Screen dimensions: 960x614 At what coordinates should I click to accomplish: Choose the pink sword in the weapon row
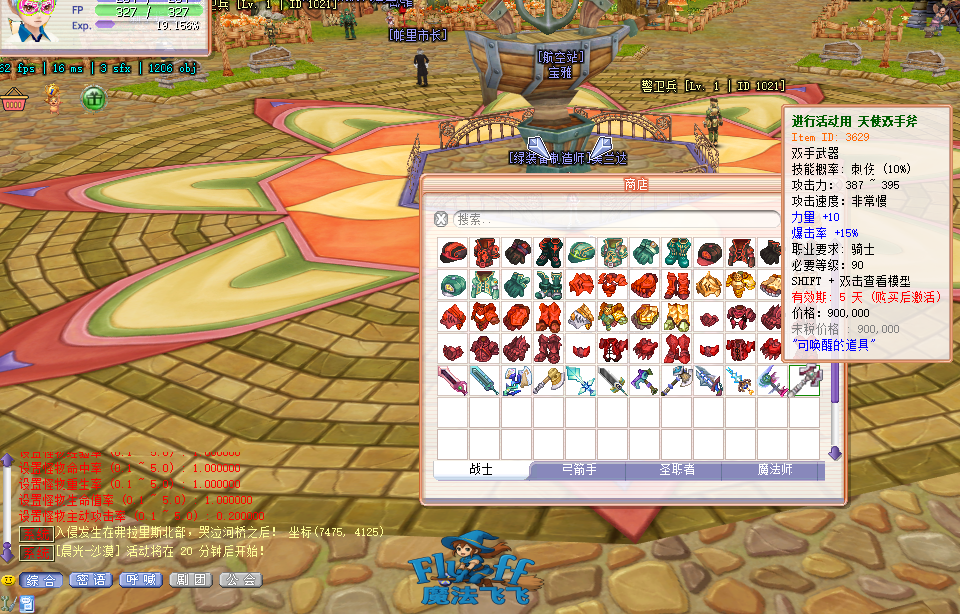pos(452,379)
